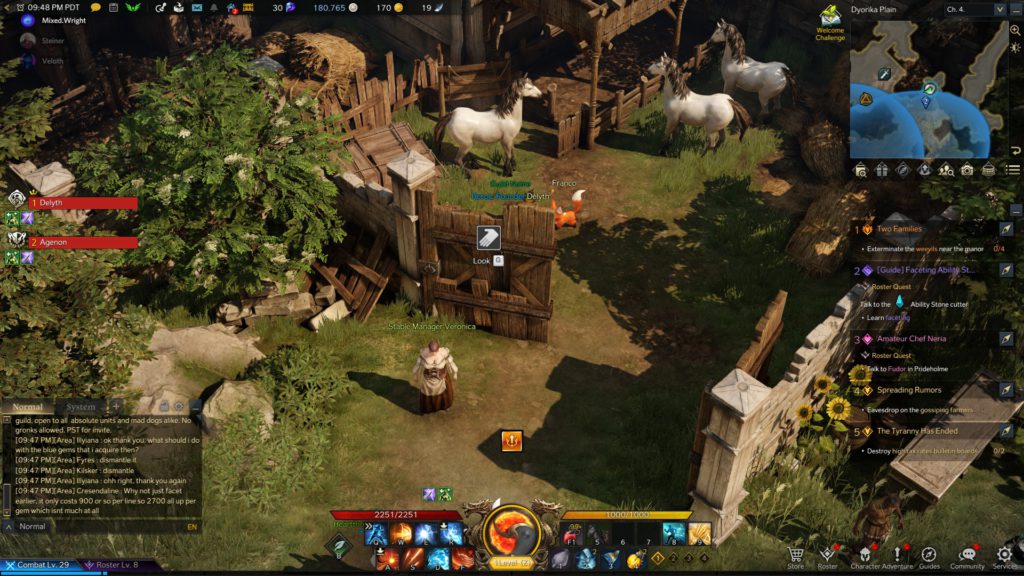The height and width of the screenshot is (576, 1024).
Task: Open the Community menu
Action: [x=967, y=555]
